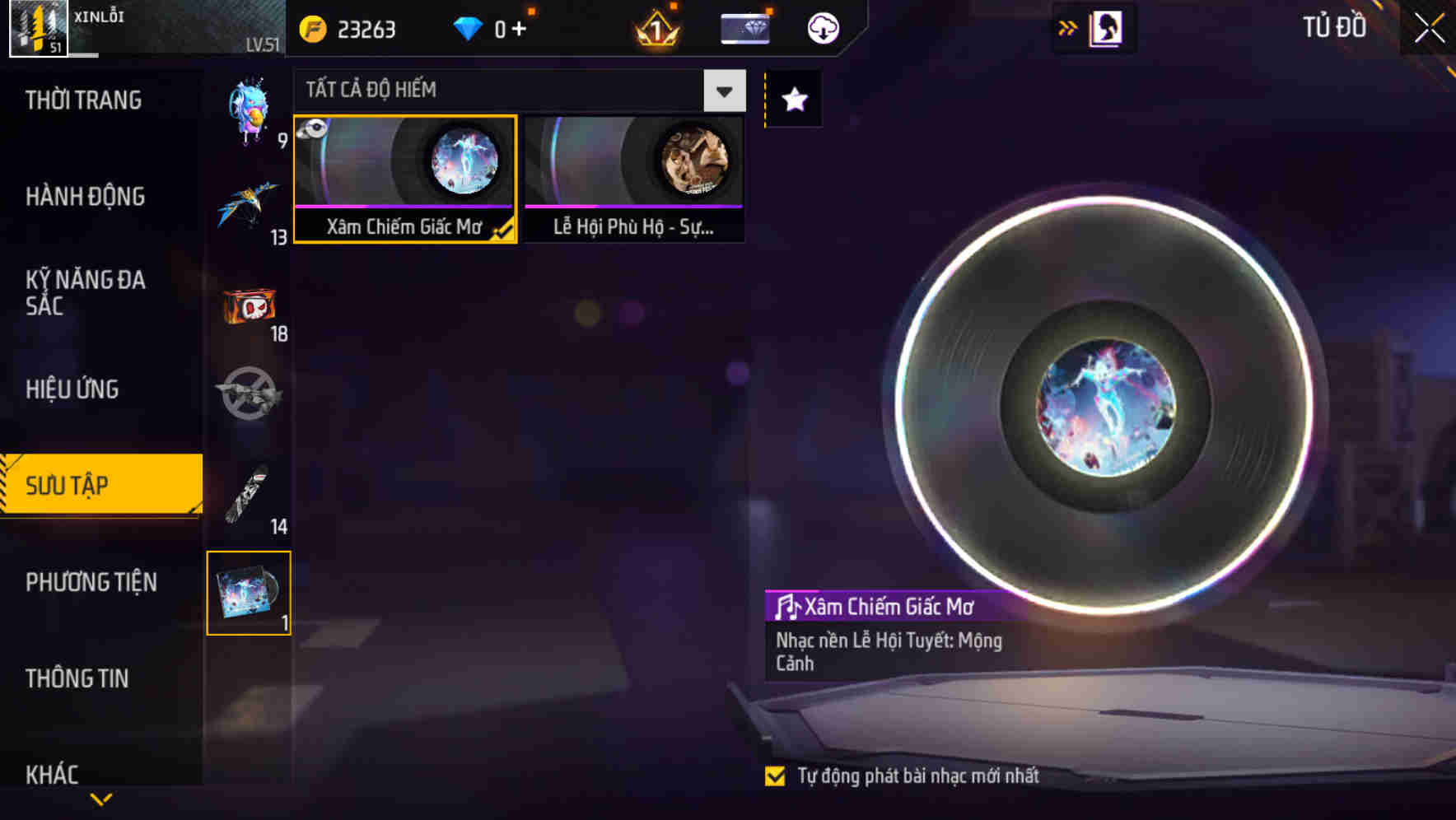Image resolution: width=1456 pixels, height=820 pixels.
Task: Open the PHƯƠNG TIỆN menu section
Action: 91,582
